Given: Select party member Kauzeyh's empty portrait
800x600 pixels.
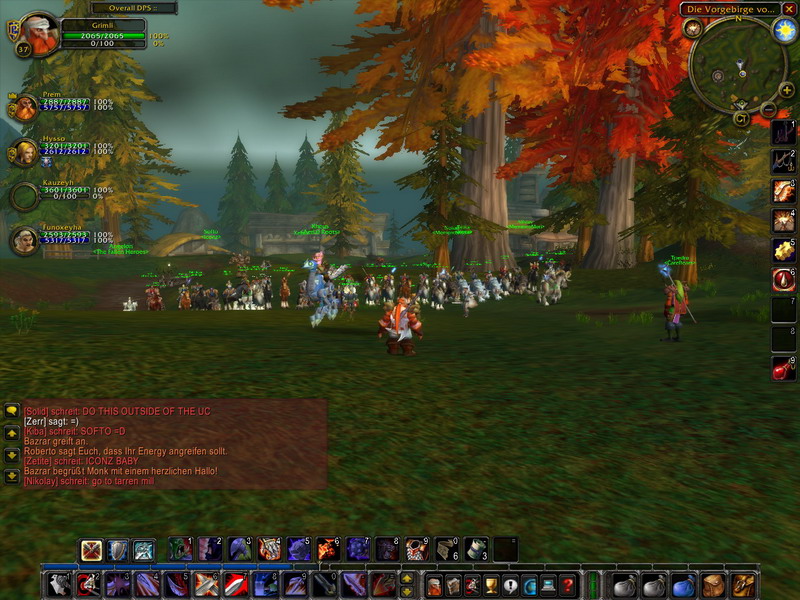Looking at the screenshot, I should [24, 195].
